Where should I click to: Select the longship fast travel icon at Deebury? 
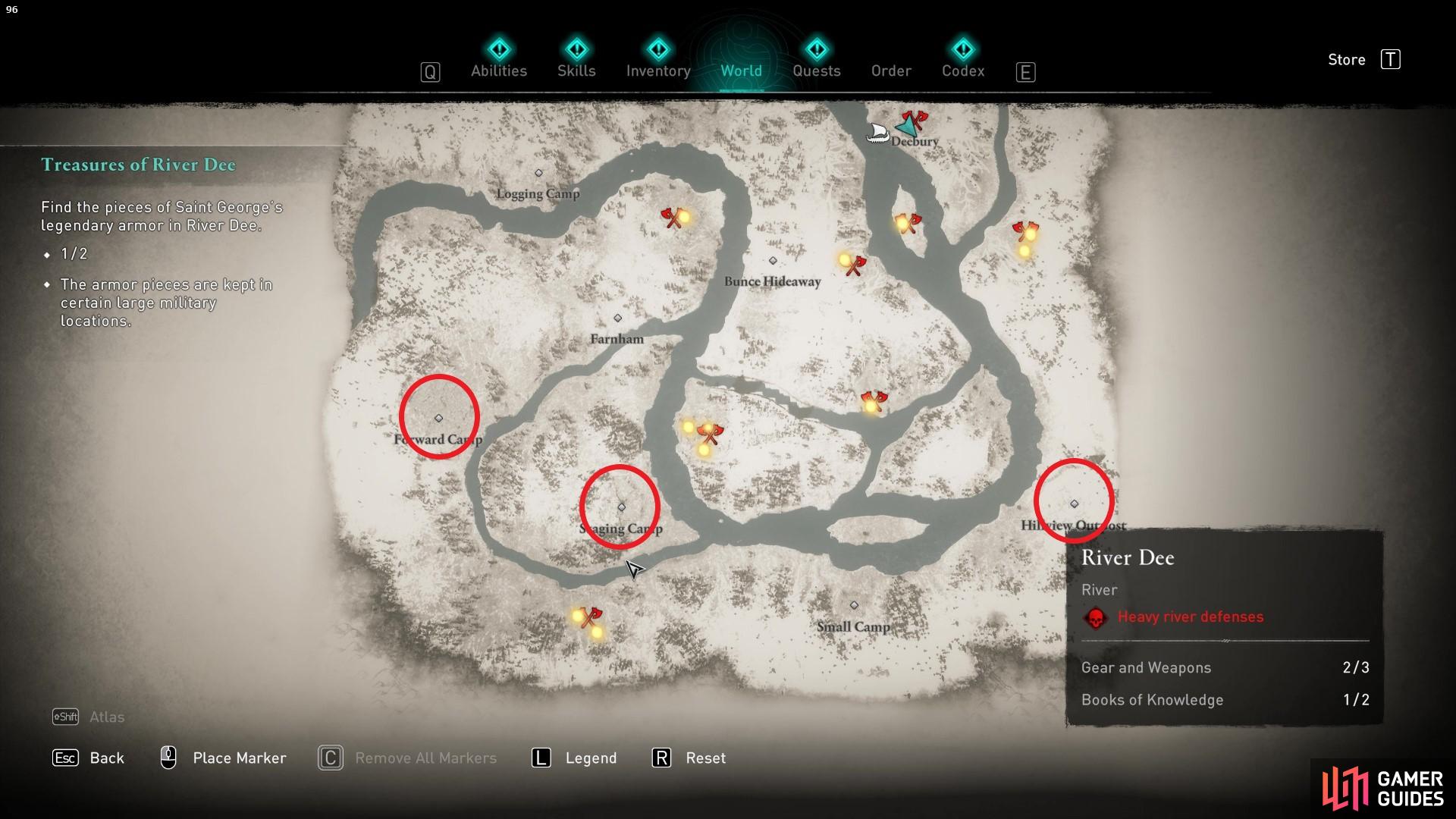878,132
